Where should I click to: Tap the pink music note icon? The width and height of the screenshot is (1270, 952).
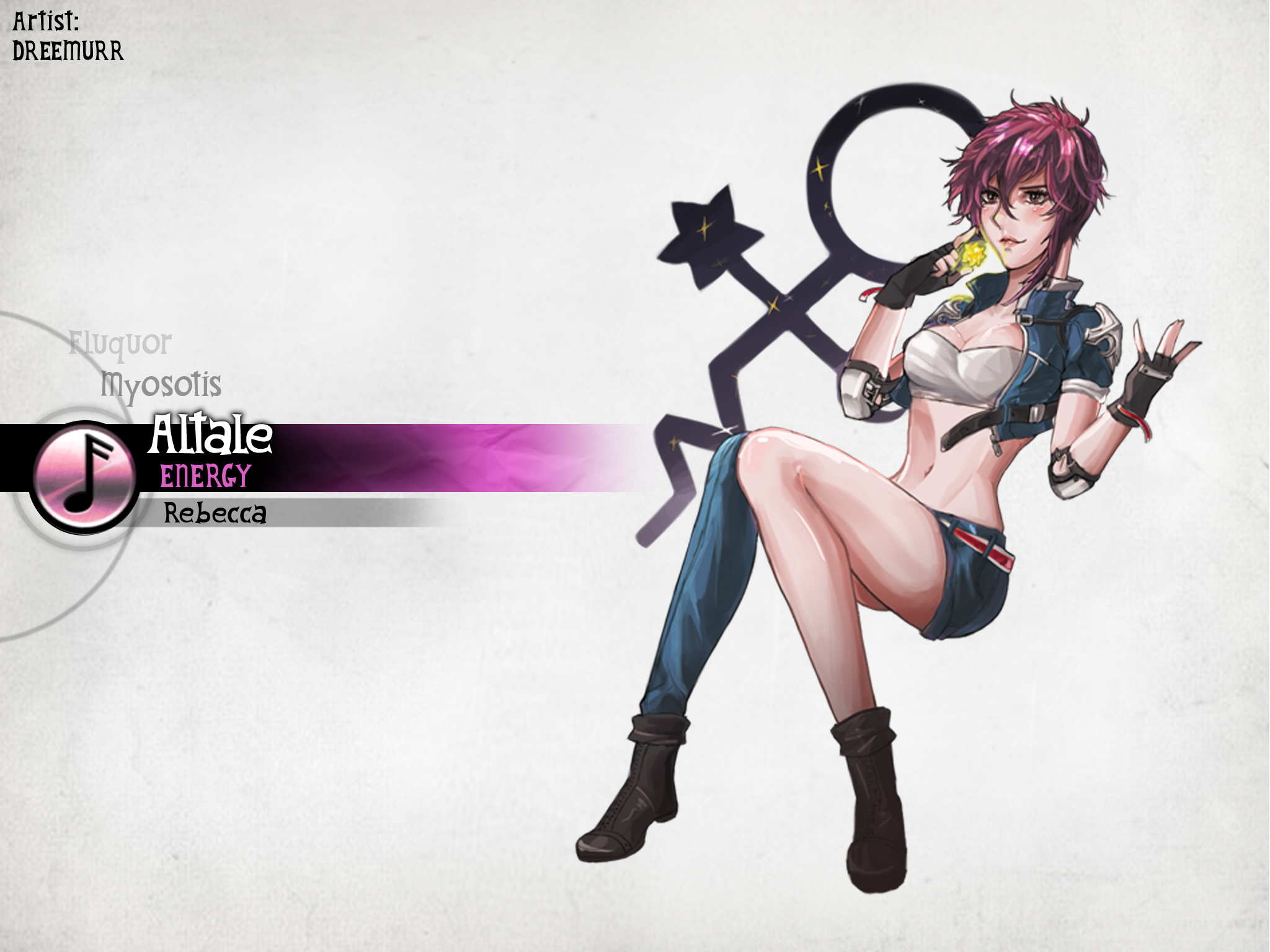83,477
